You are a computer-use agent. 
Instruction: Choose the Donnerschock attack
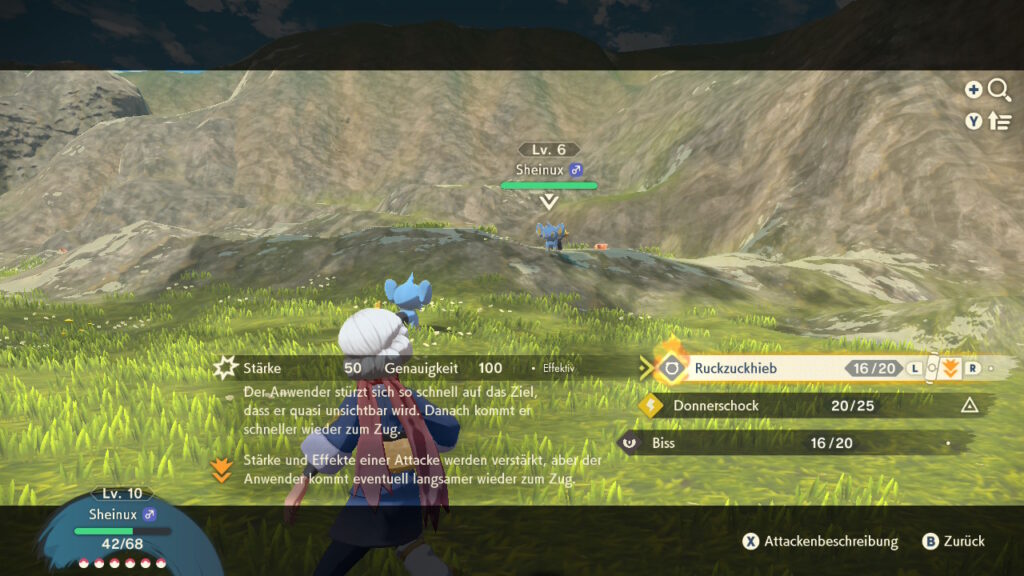pyautogui.click(x=716, y=406)
